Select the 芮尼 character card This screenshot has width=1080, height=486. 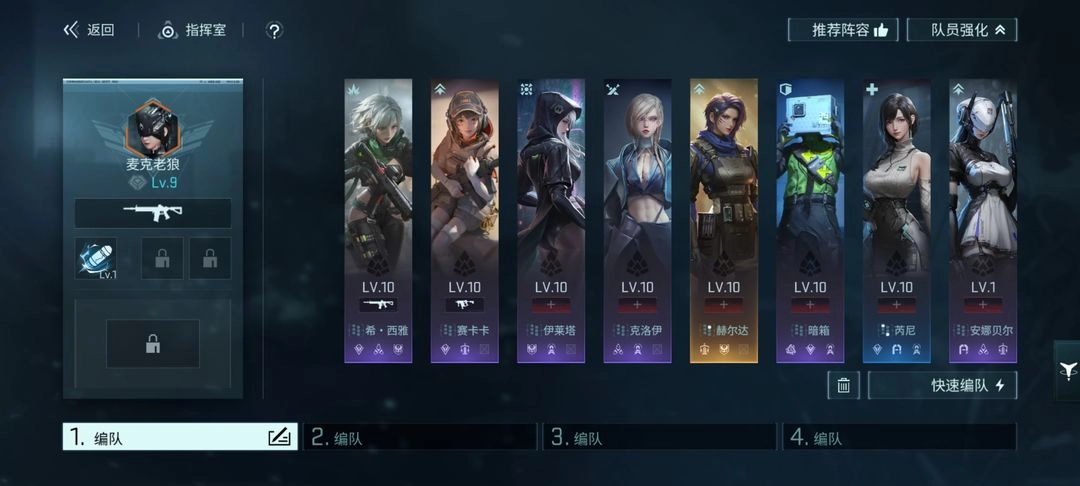point(896,220)
